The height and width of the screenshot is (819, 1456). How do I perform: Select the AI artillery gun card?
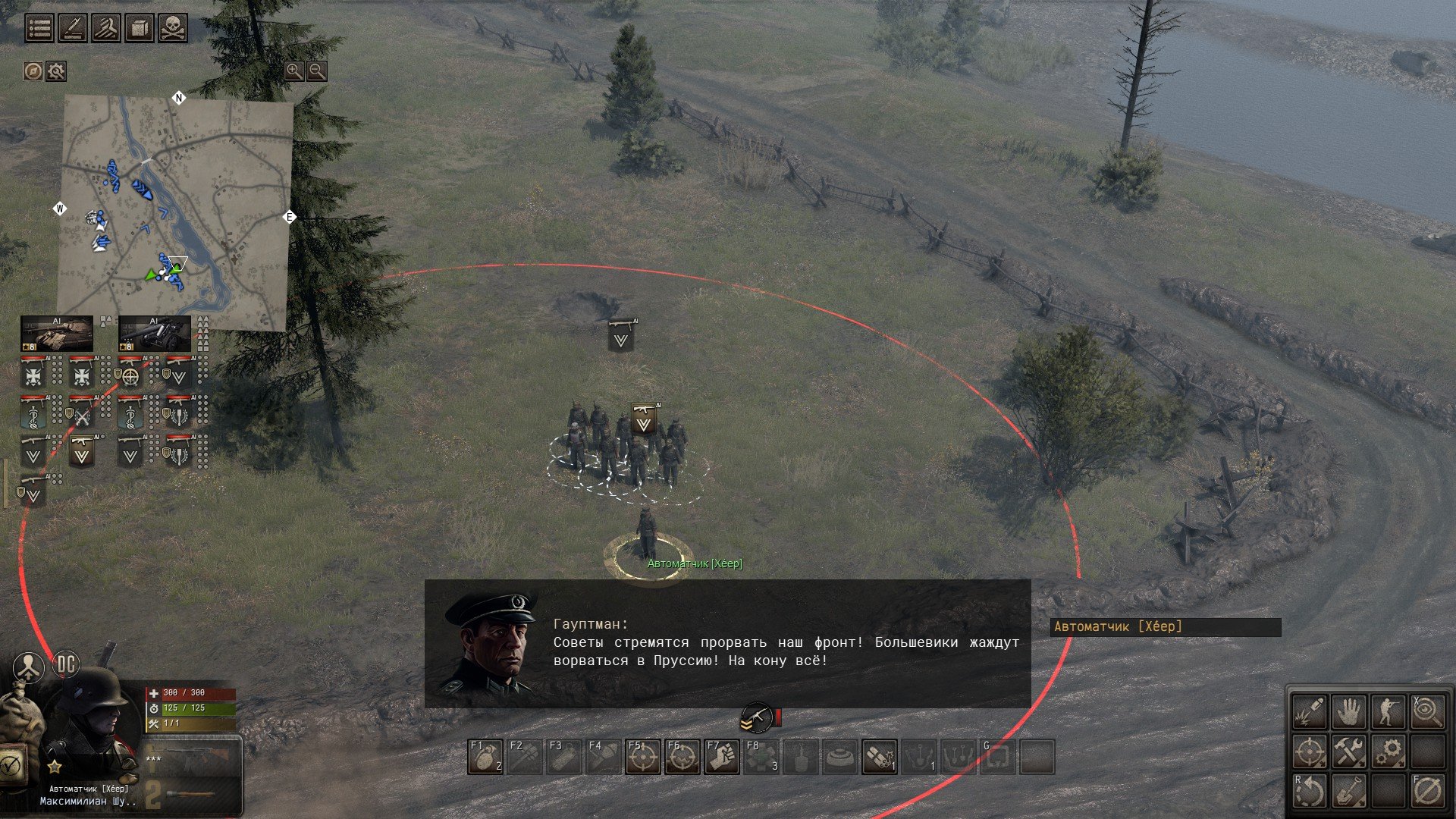tap(154, 334)
